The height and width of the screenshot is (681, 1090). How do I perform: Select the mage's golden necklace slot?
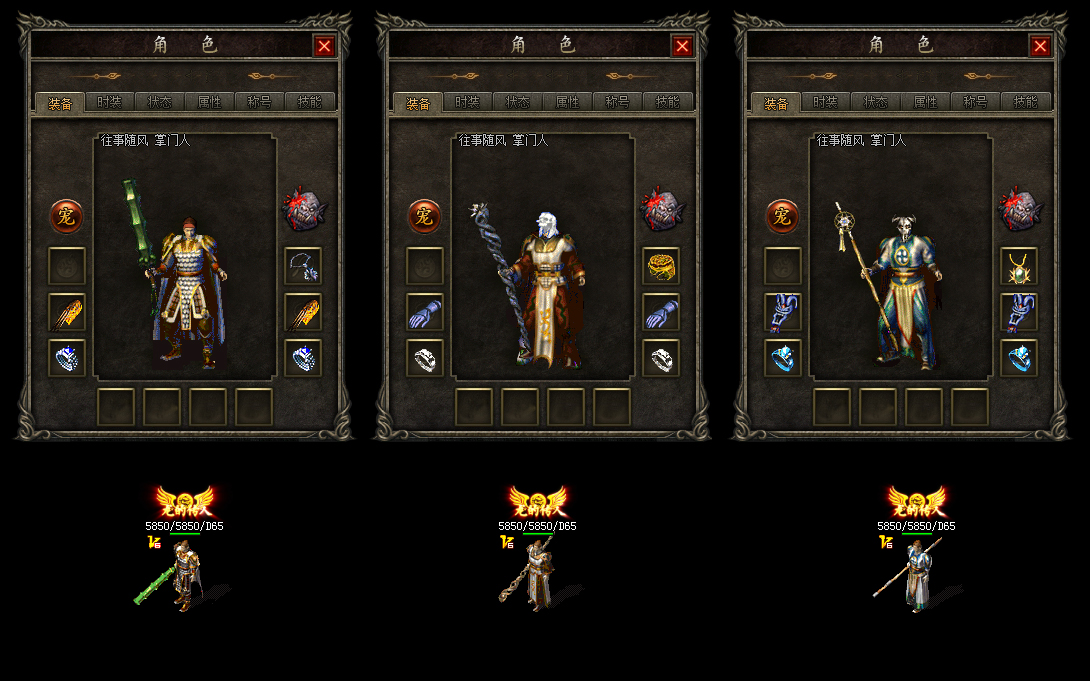click(661, 266)
